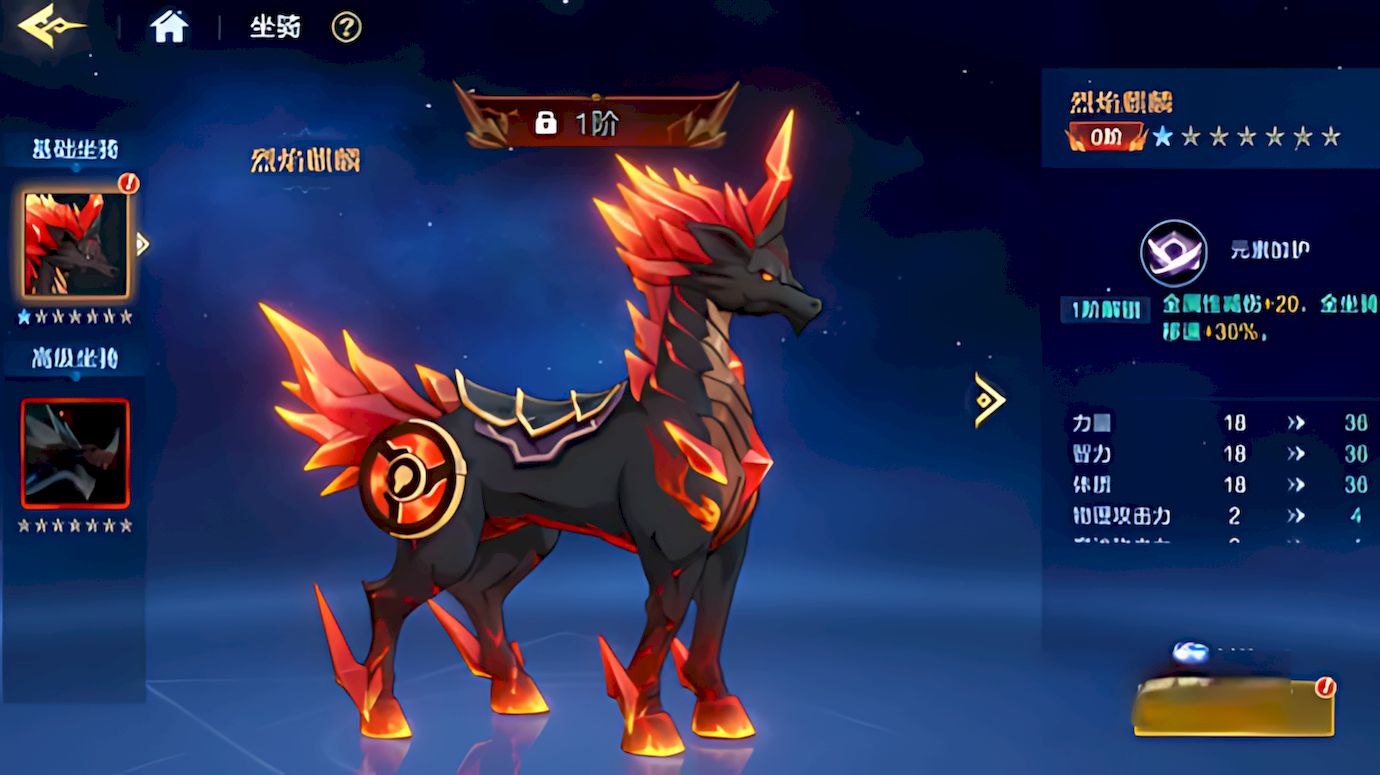Screen dimensions: 1380x775
Task: Go back with the golden arrow button
Action: tap(50, 26)
